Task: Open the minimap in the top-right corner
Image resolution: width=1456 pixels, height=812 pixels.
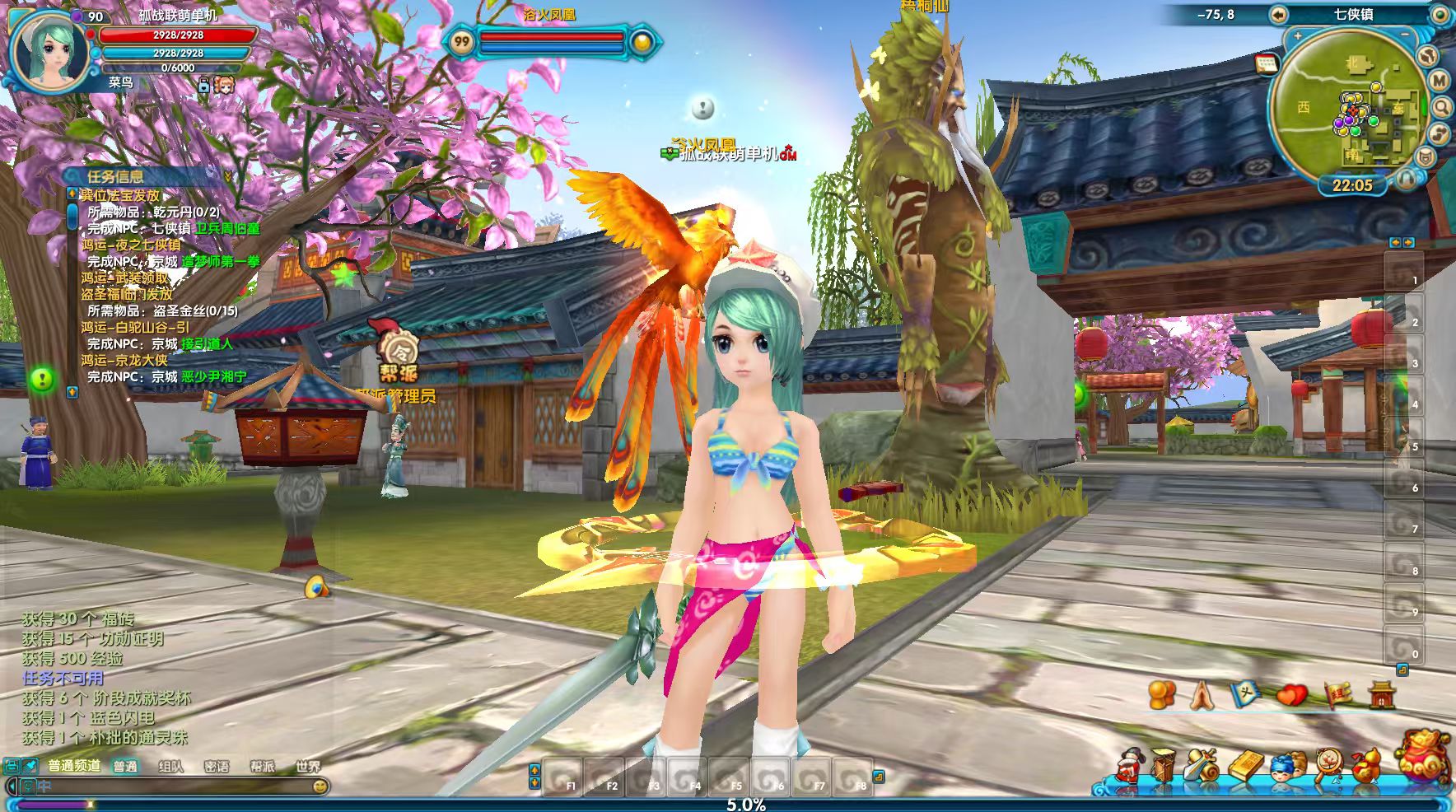Action: (x=1351, y=113)
